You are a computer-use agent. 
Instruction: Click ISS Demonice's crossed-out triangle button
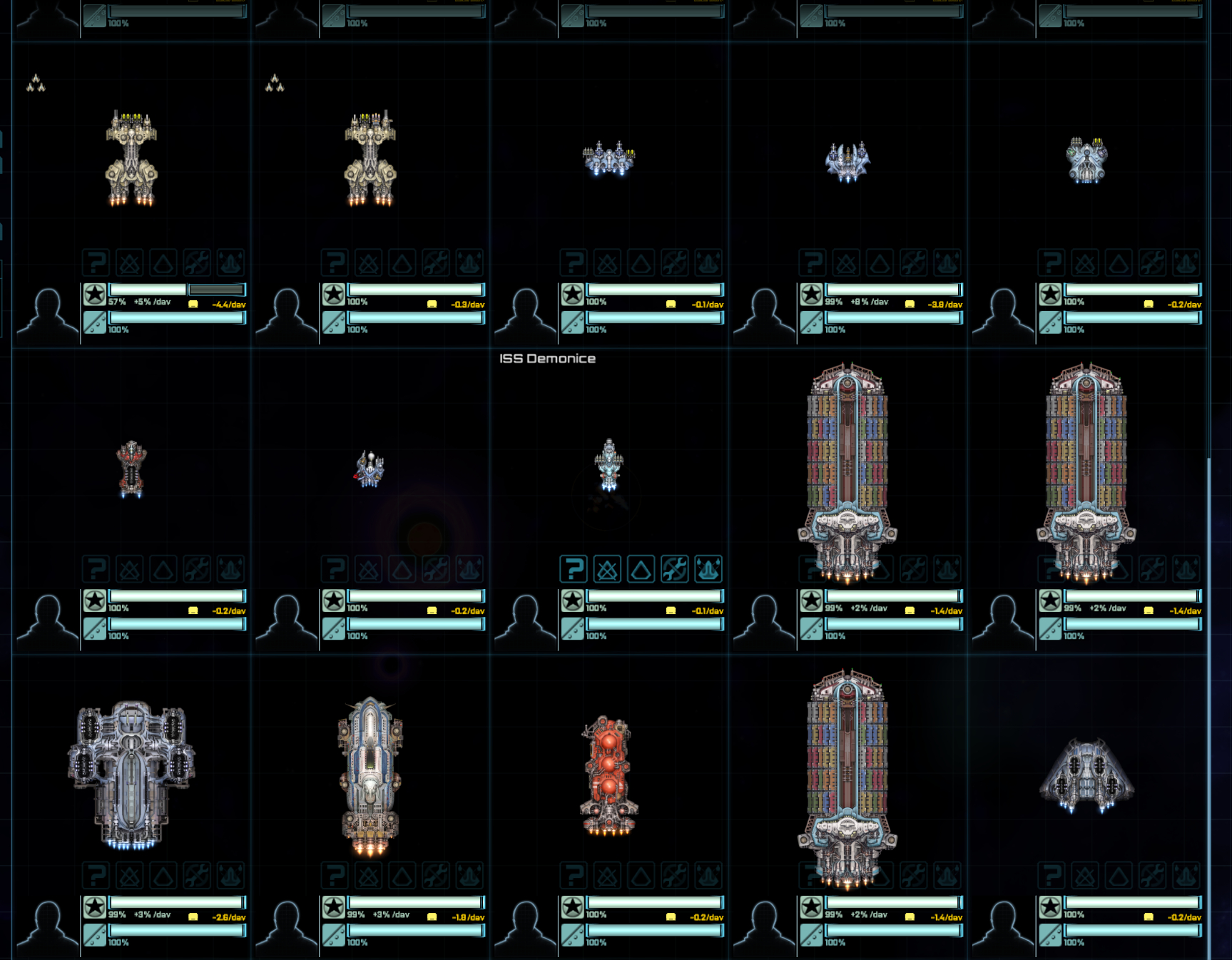coord(607,569)
